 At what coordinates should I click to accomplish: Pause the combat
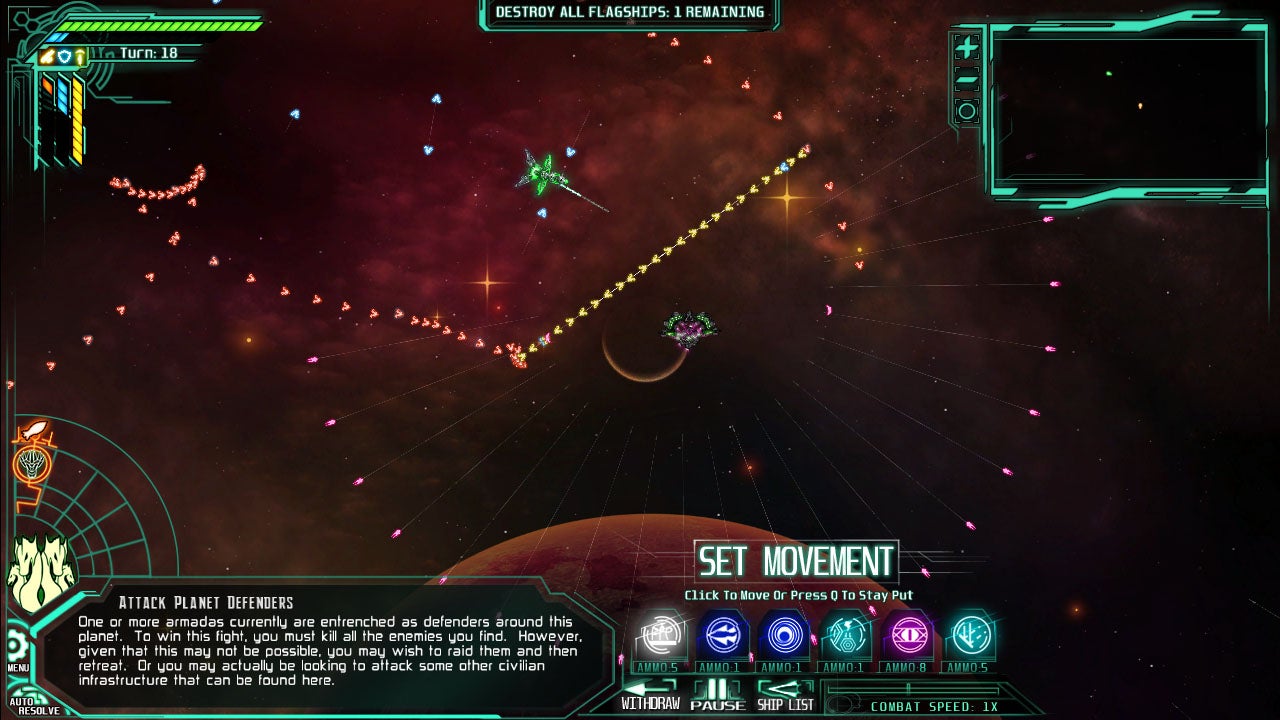717,694
